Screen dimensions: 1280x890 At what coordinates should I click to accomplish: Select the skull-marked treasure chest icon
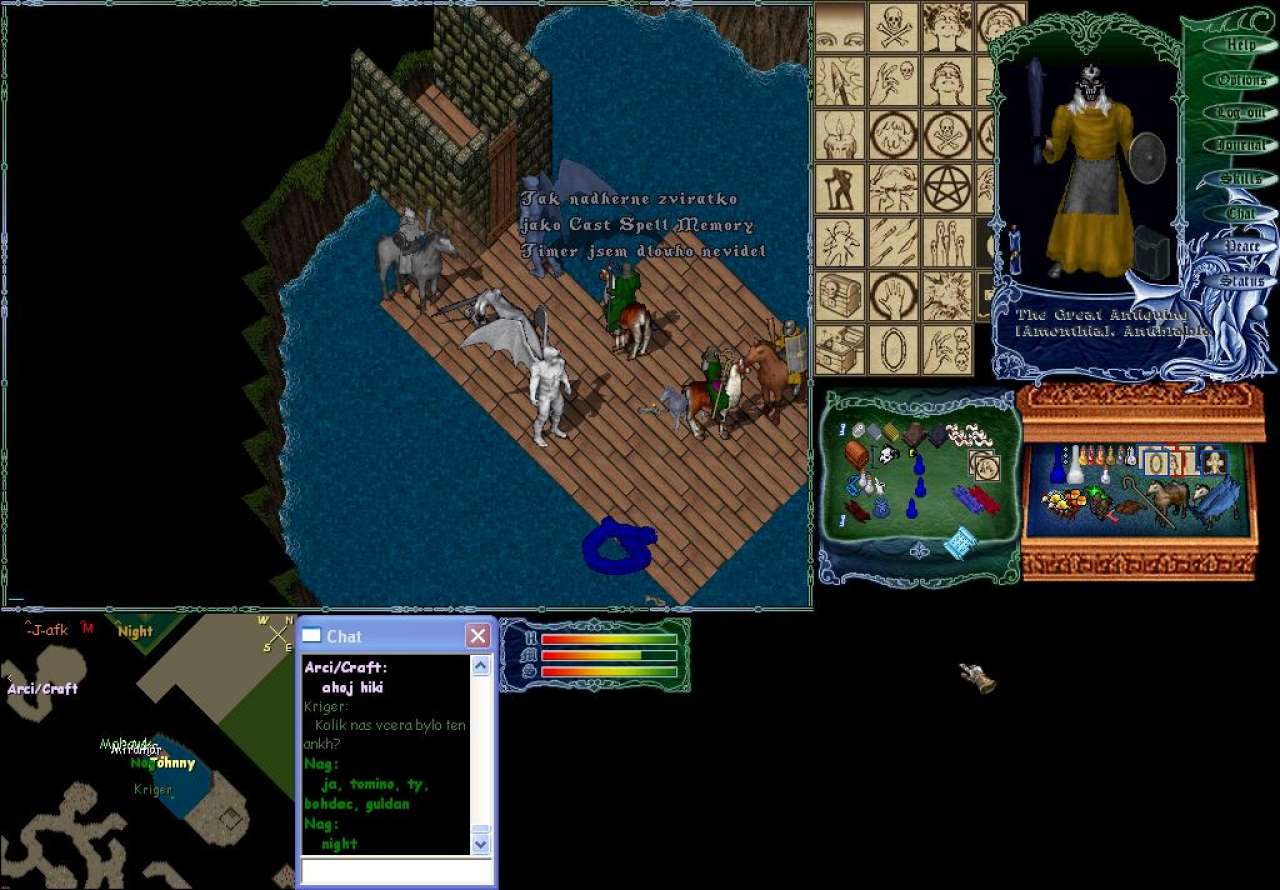[840, 296]
